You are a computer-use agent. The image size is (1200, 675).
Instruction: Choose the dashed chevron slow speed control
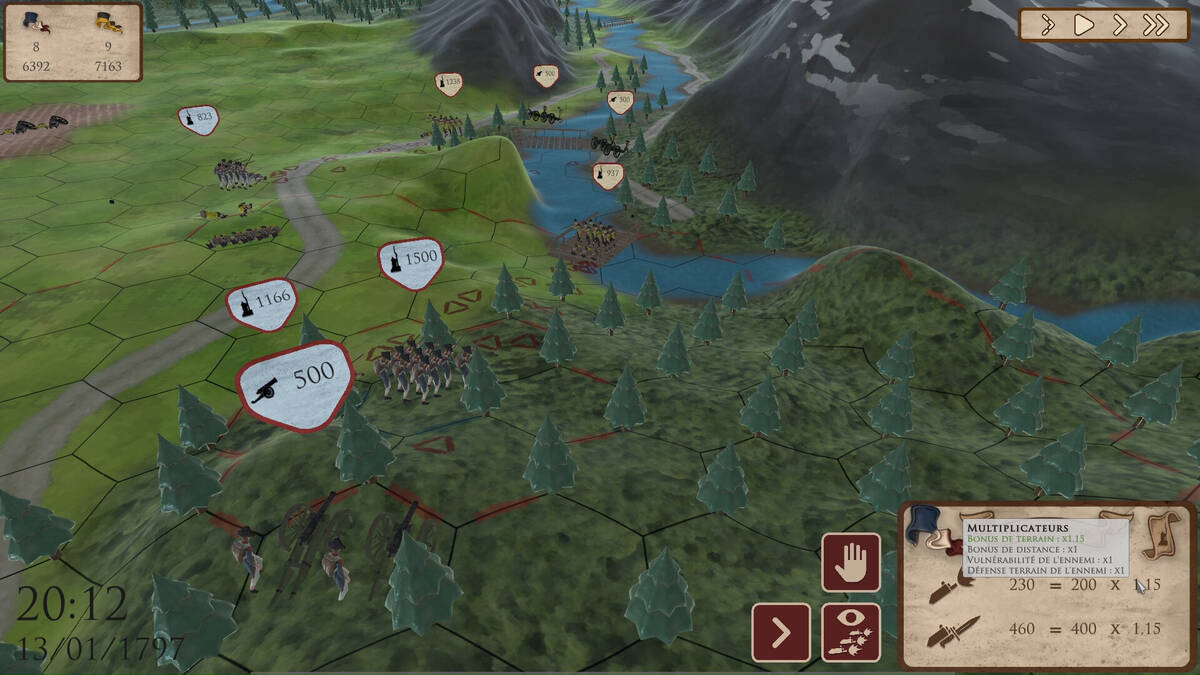point(1048,25)
